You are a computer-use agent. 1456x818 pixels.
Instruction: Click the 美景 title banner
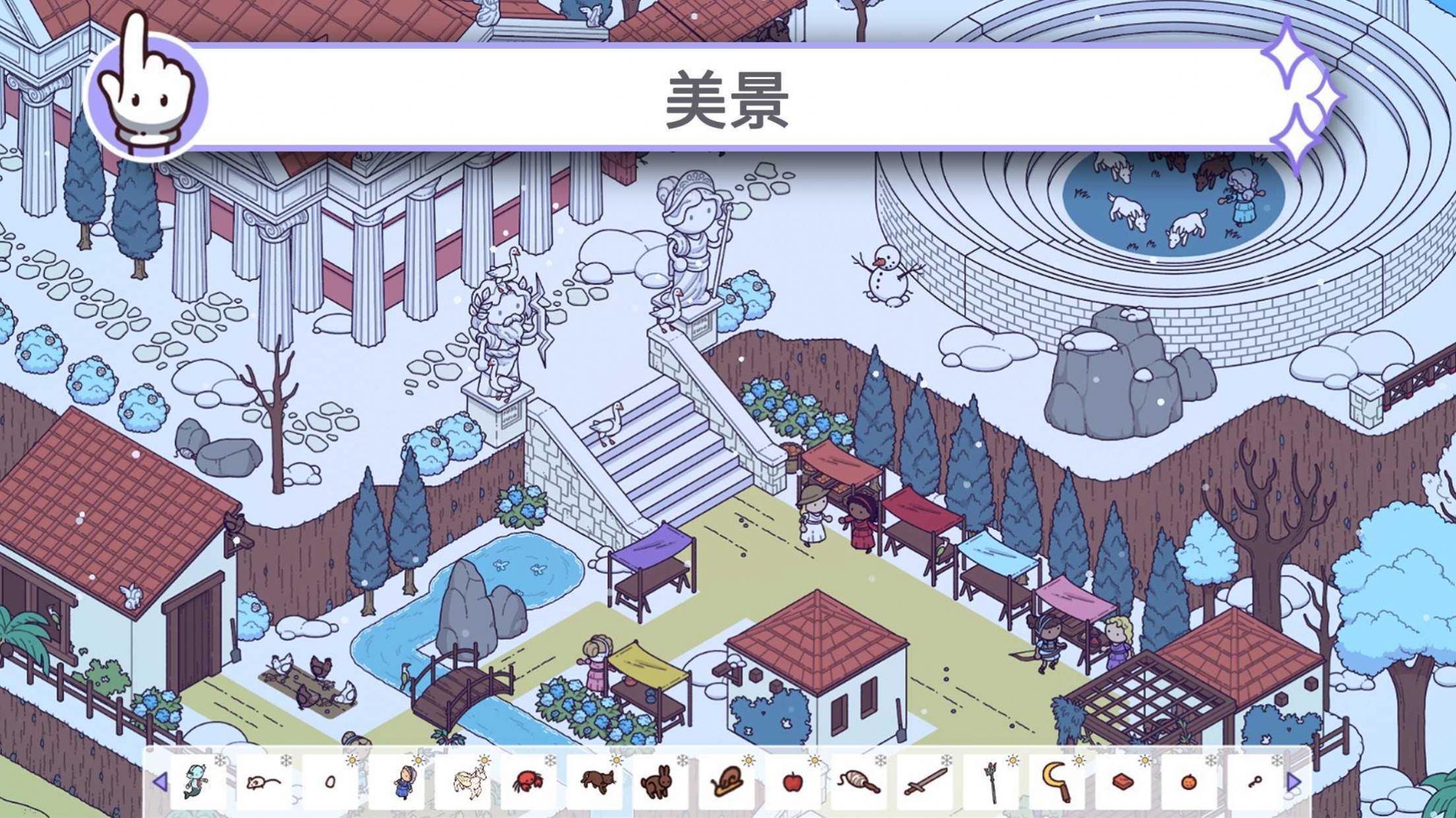point(726,99)
